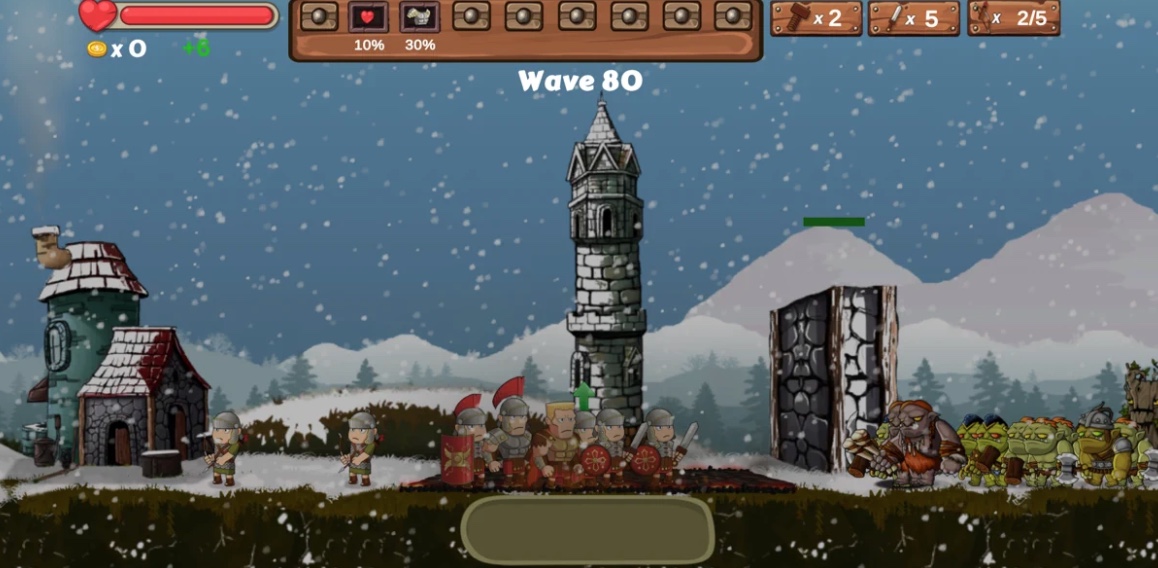The width and height of the screenshot is (1158, 568).
Task: Select the armor 30% bonus slot
Action: click(420, 17)
